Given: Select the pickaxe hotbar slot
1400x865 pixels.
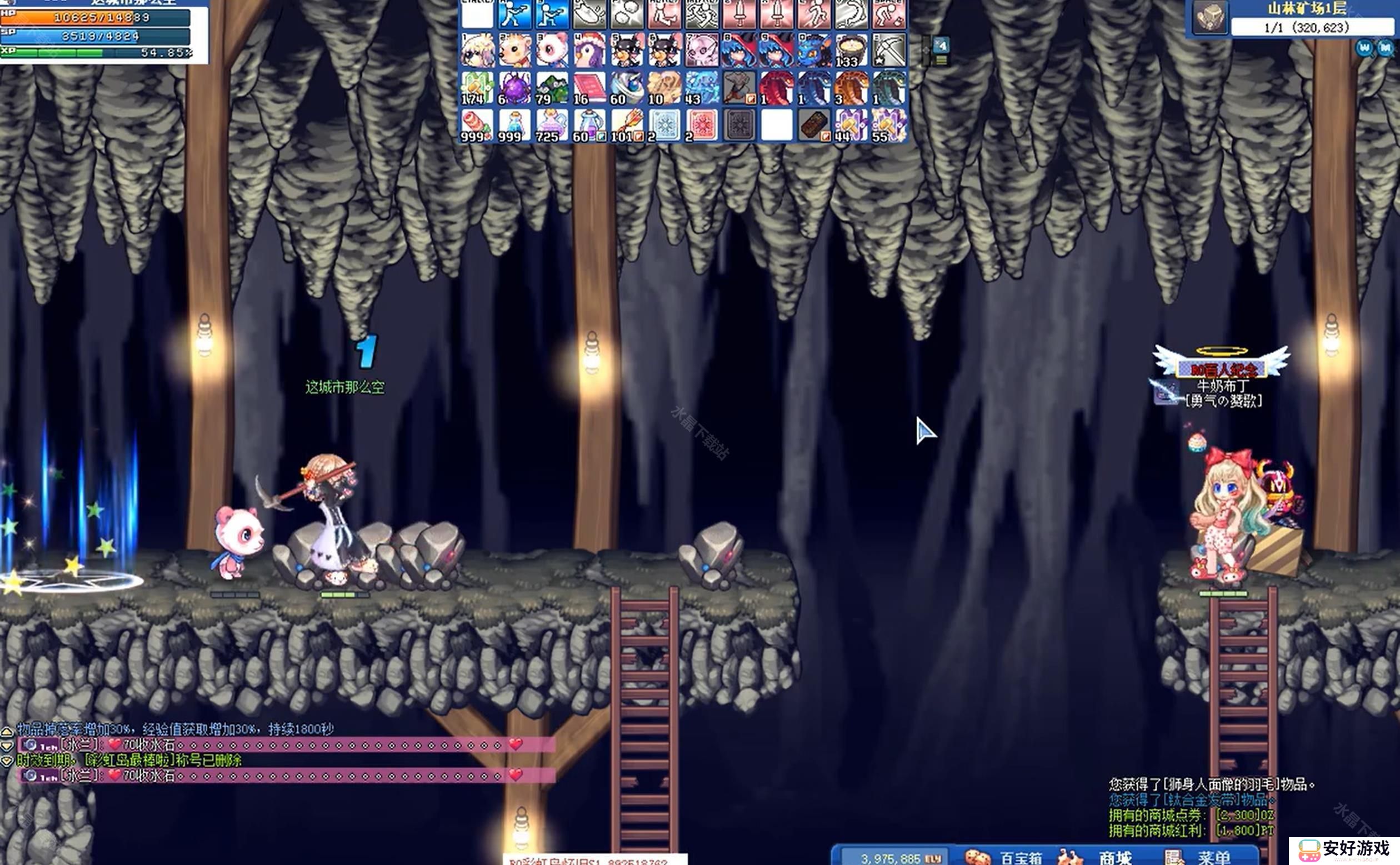Looking at the screenshot, I should click(889, 50).
